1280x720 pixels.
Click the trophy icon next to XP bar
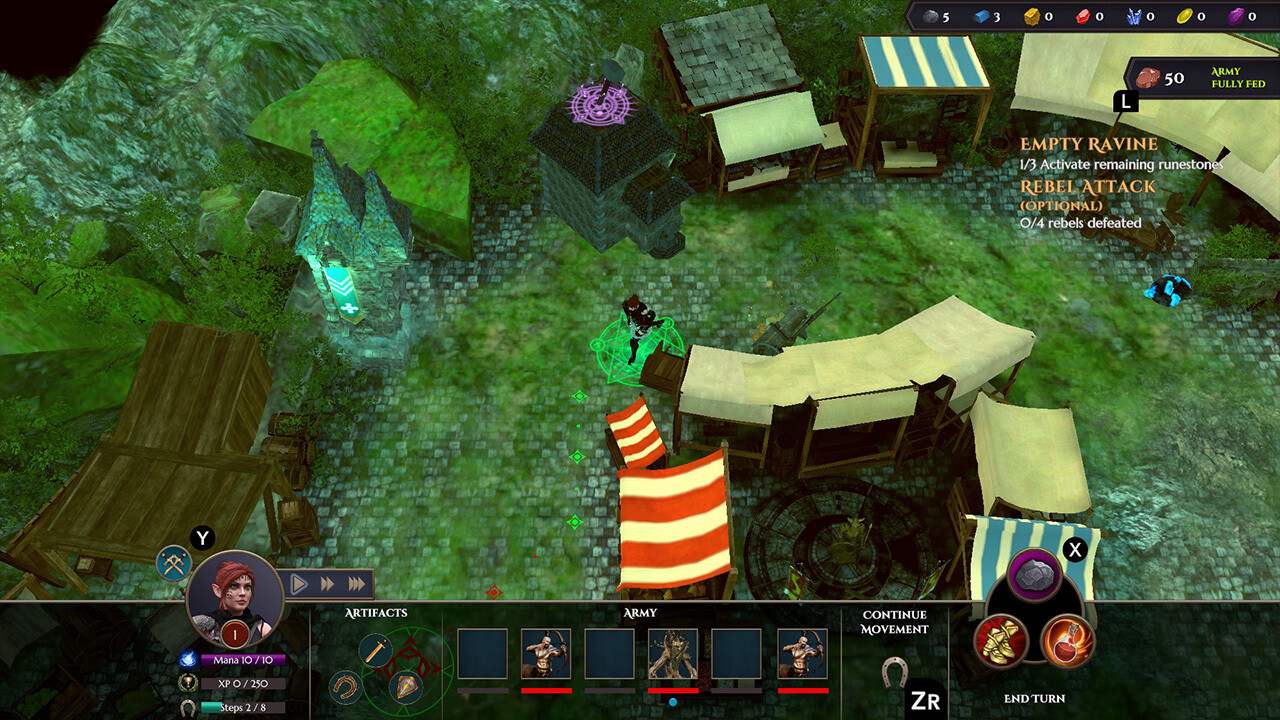click(188, 683)
